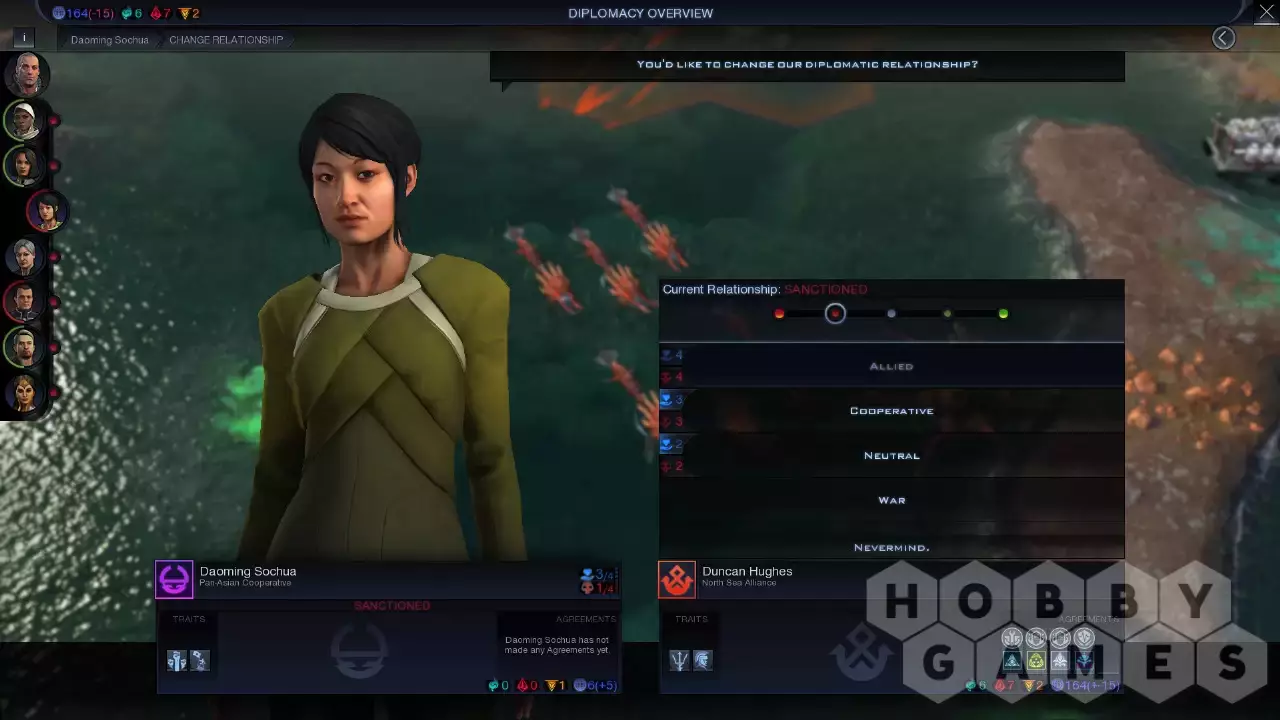Open the info panel with the i button
Viewport: 1280px width, 720px height.
pos(24,38)
